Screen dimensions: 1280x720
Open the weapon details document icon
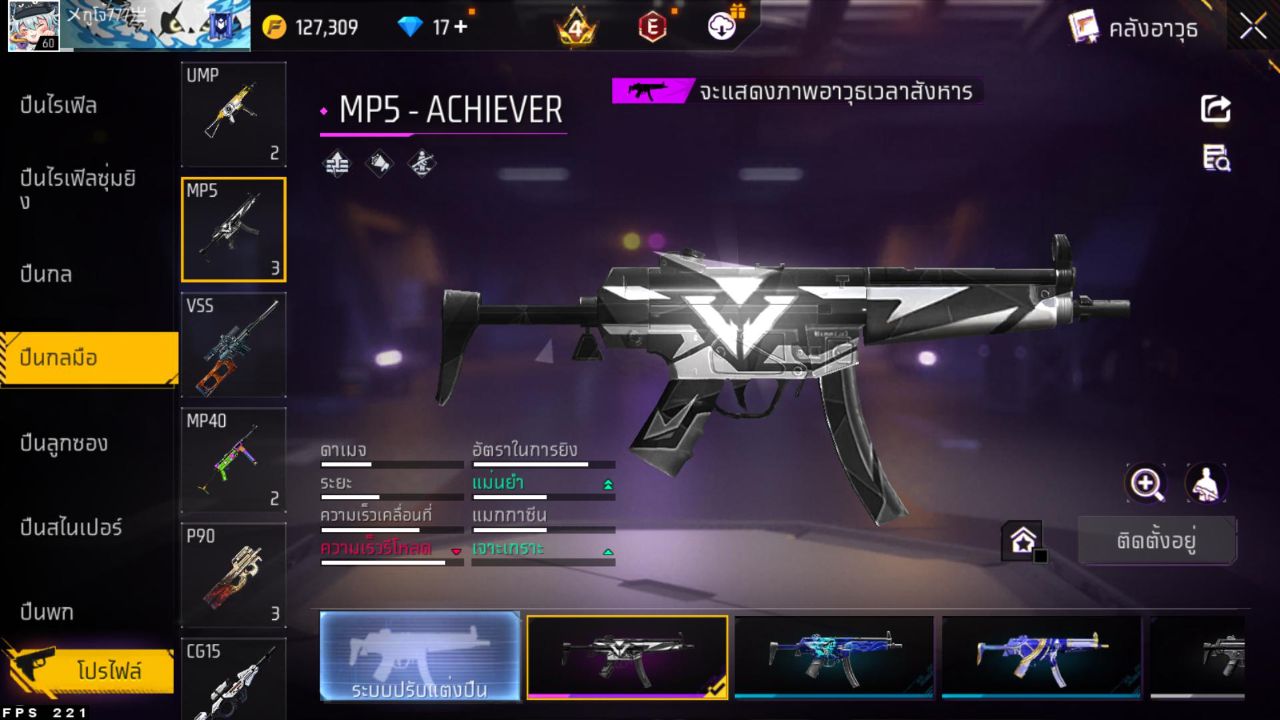coord(1215,158)
